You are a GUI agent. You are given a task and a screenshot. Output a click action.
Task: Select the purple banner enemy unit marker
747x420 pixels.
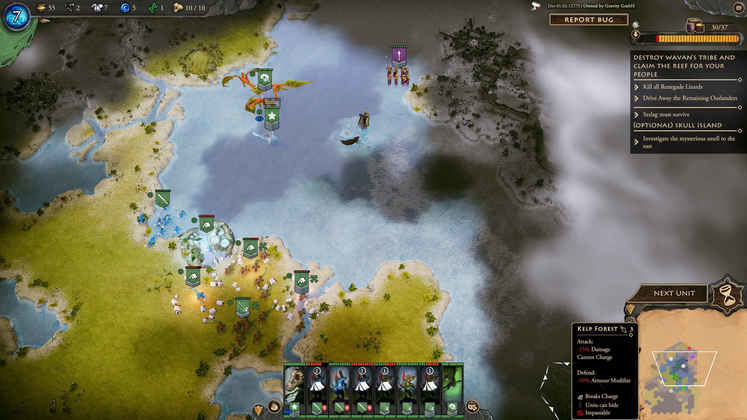pos(398,55)
